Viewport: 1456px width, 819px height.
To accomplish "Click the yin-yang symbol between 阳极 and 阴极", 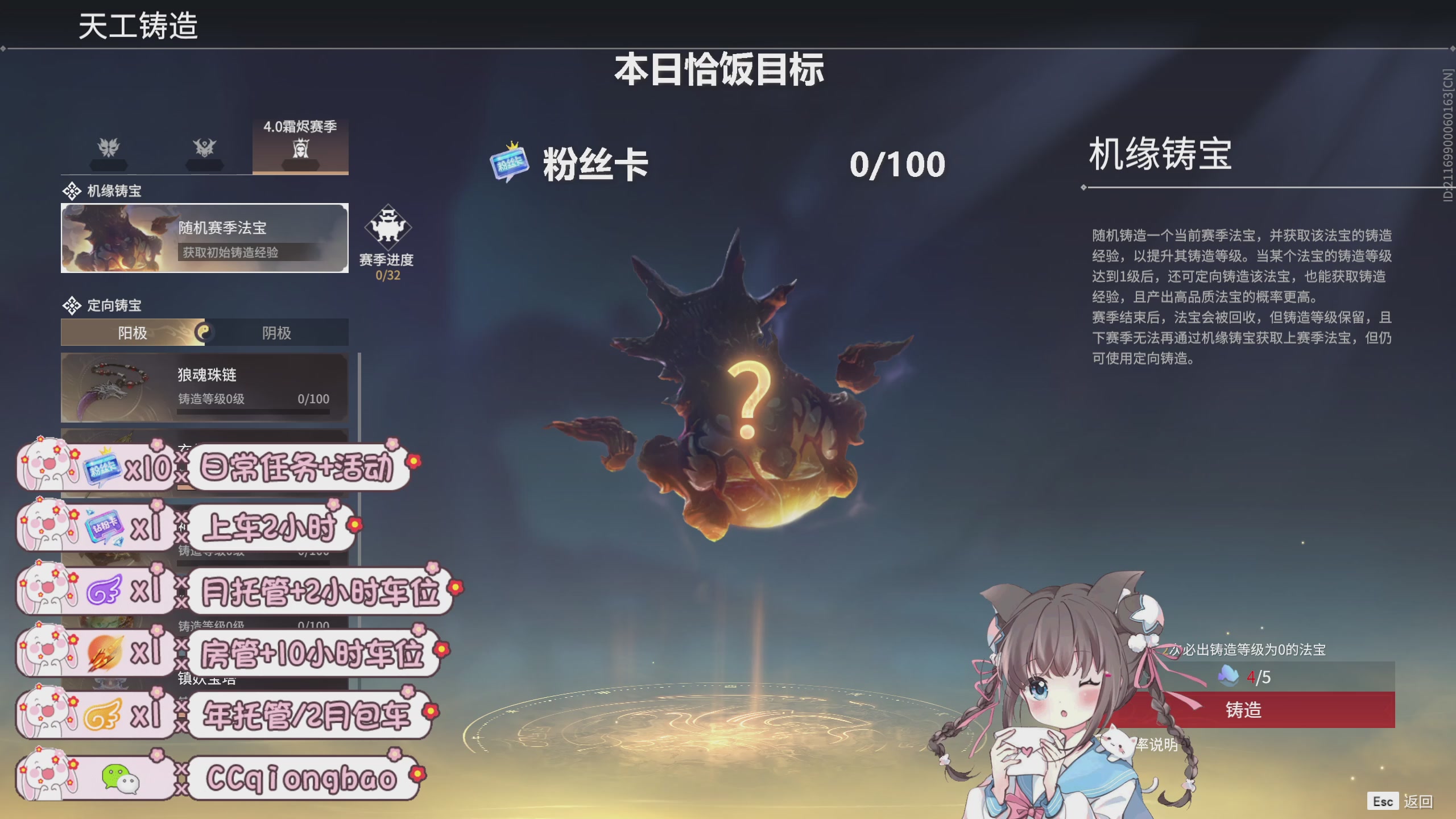I will 204,332.
